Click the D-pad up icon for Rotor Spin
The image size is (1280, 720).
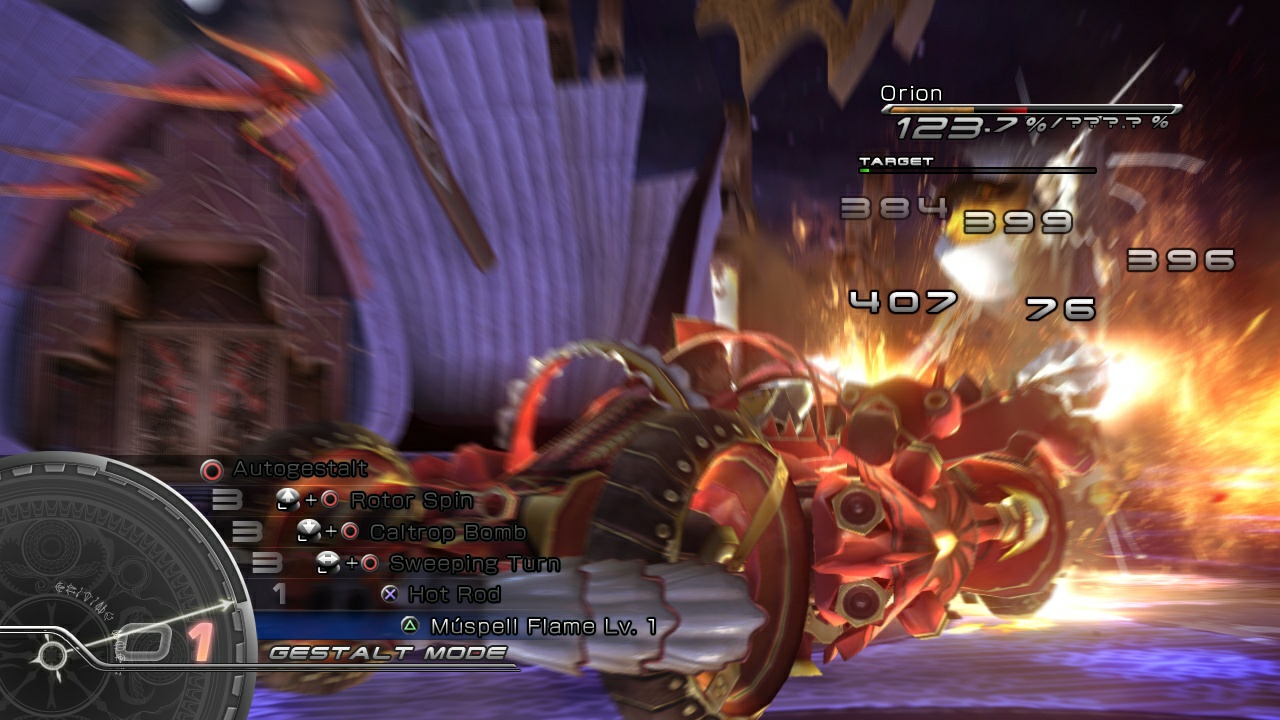pyautogui.click(x=290, y=499)
